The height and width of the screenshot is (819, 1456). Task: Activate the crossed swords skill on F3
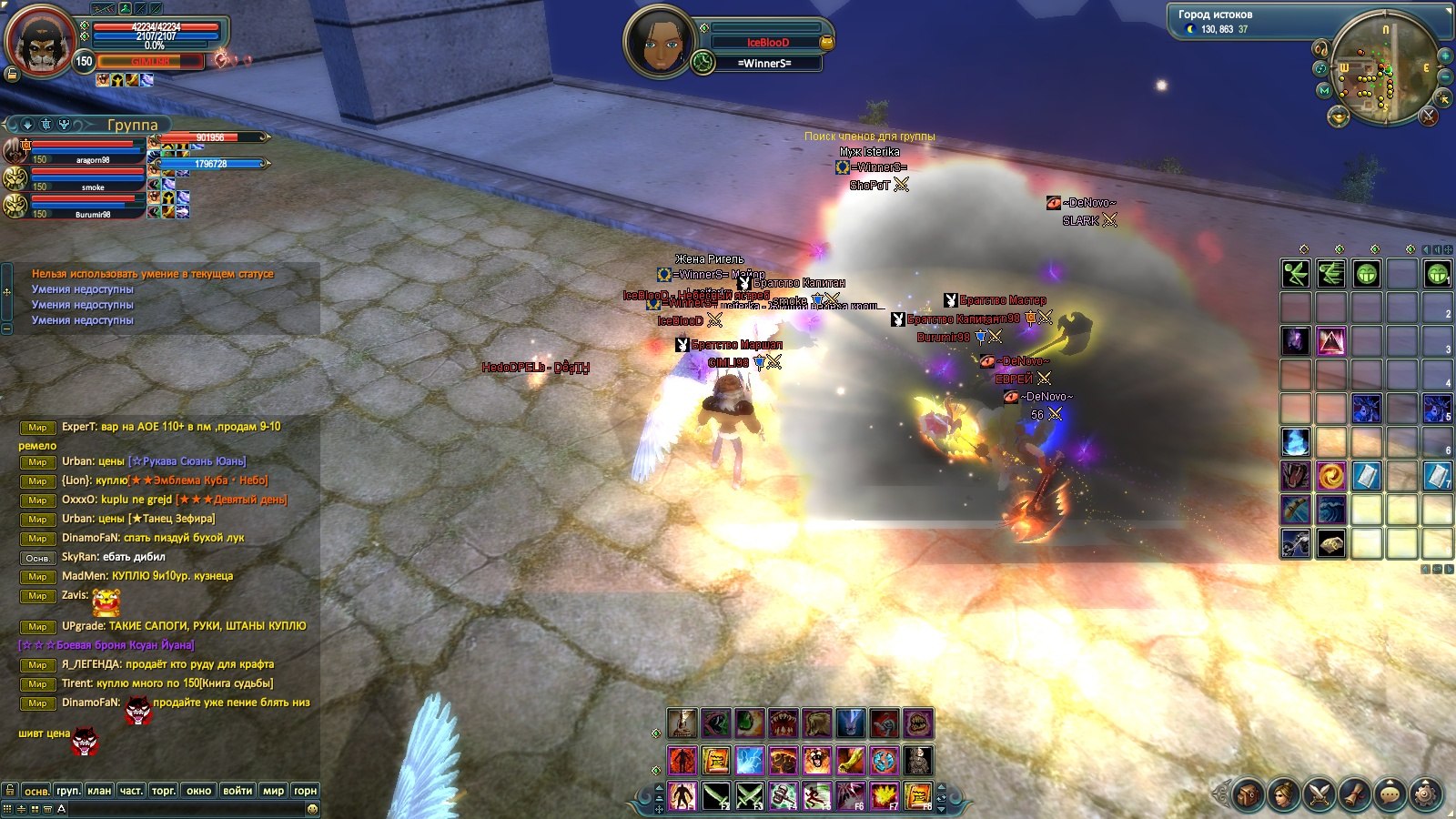749,795
